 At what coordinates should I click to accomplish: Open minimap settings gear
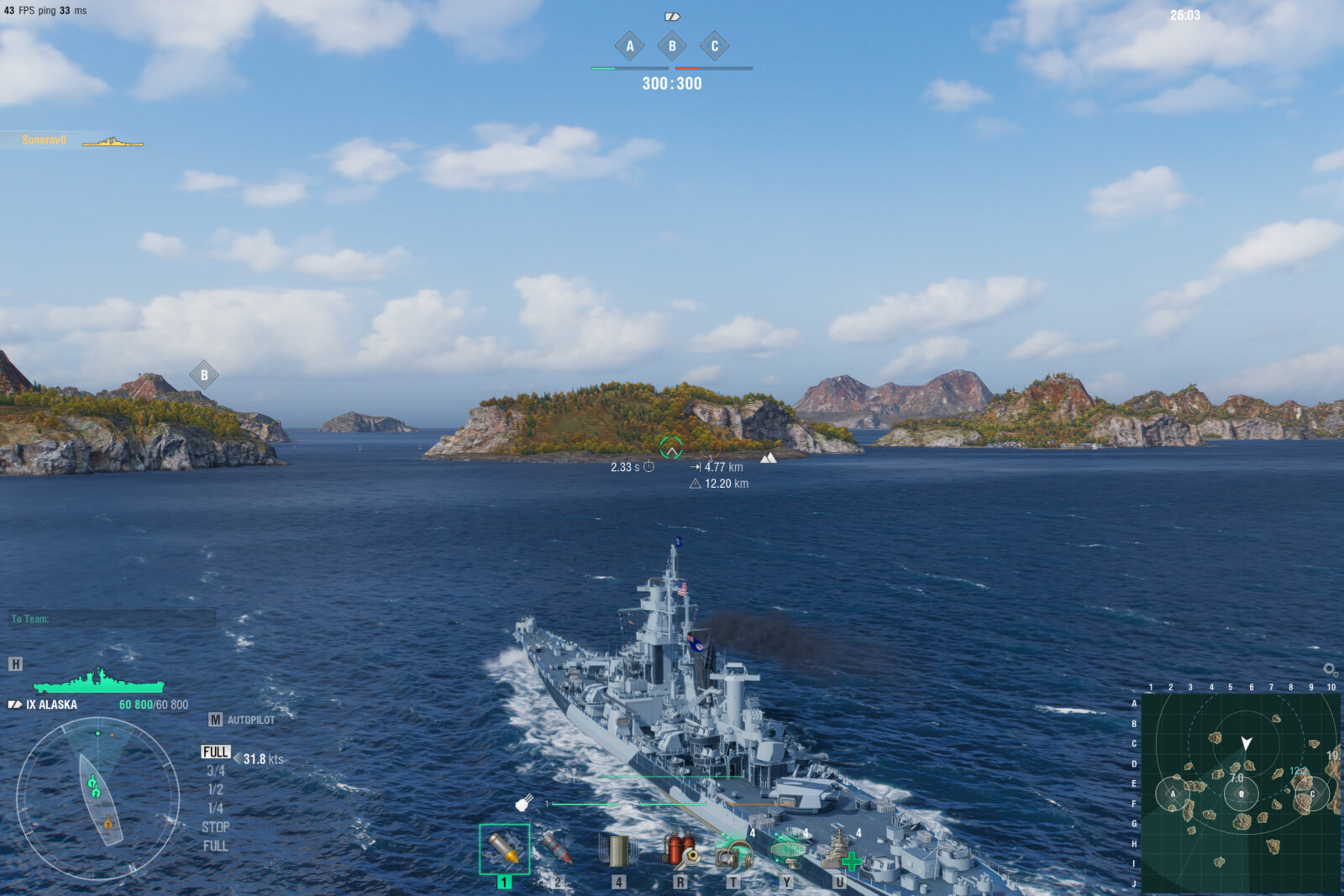click(1330, 669)
